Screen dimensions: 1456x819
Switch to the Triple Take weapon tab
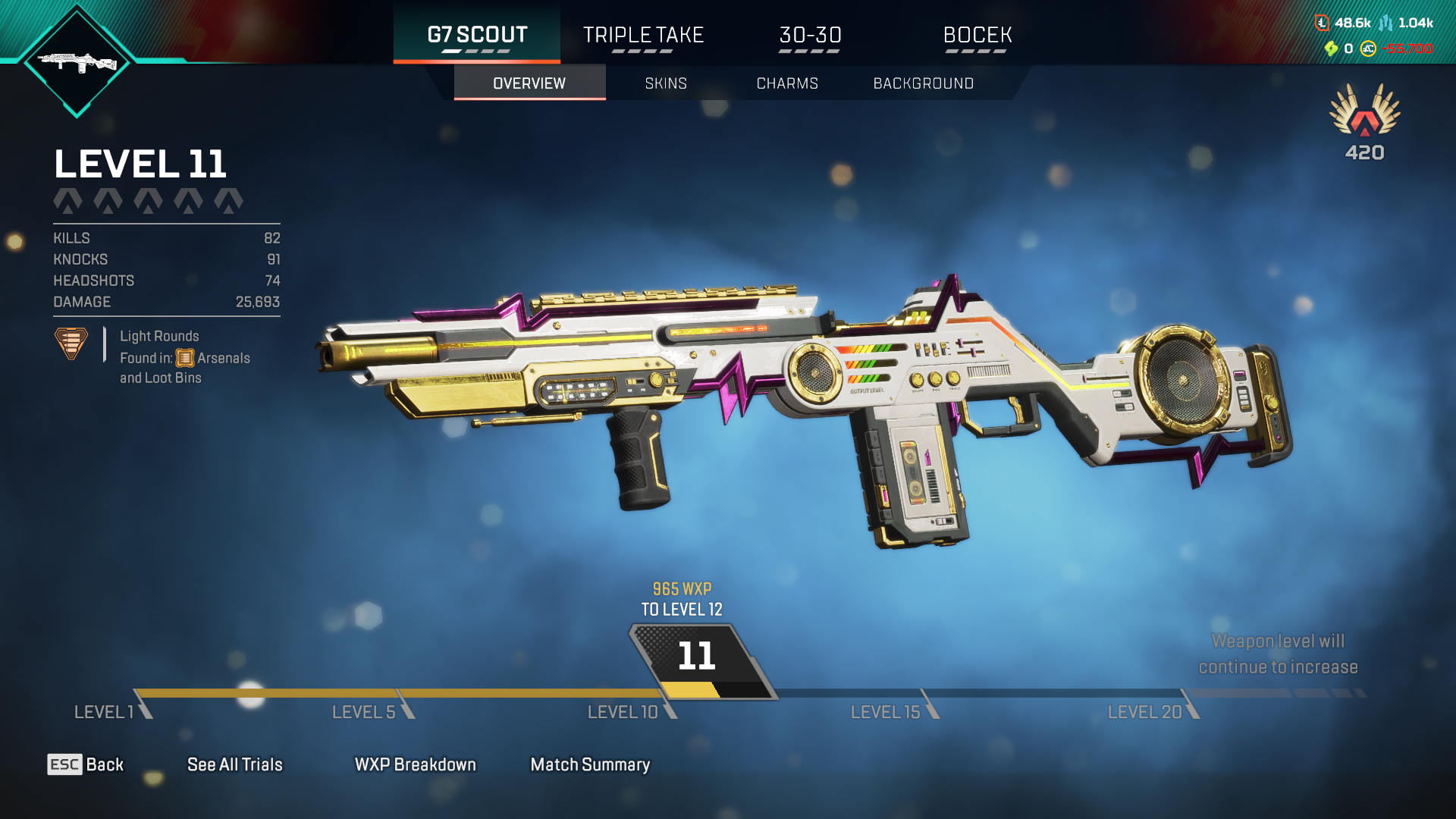643,35
